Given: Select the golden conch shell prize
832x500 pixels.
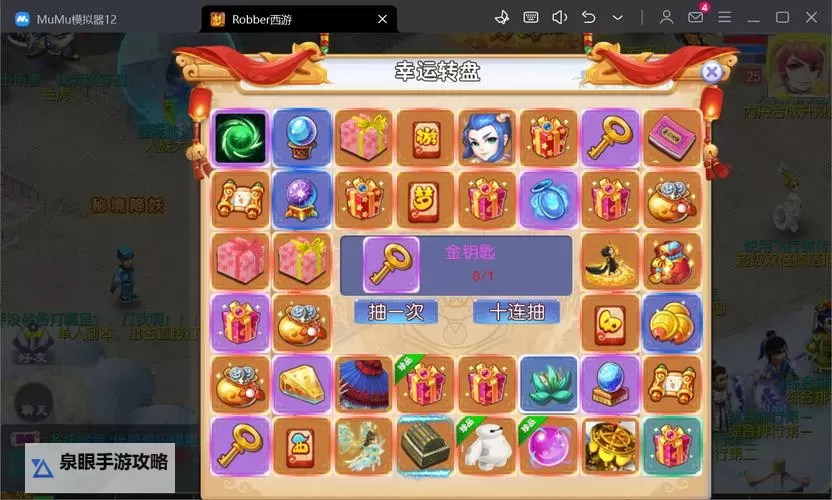Looking at the screenshot, I should click(x=672, y=322).
